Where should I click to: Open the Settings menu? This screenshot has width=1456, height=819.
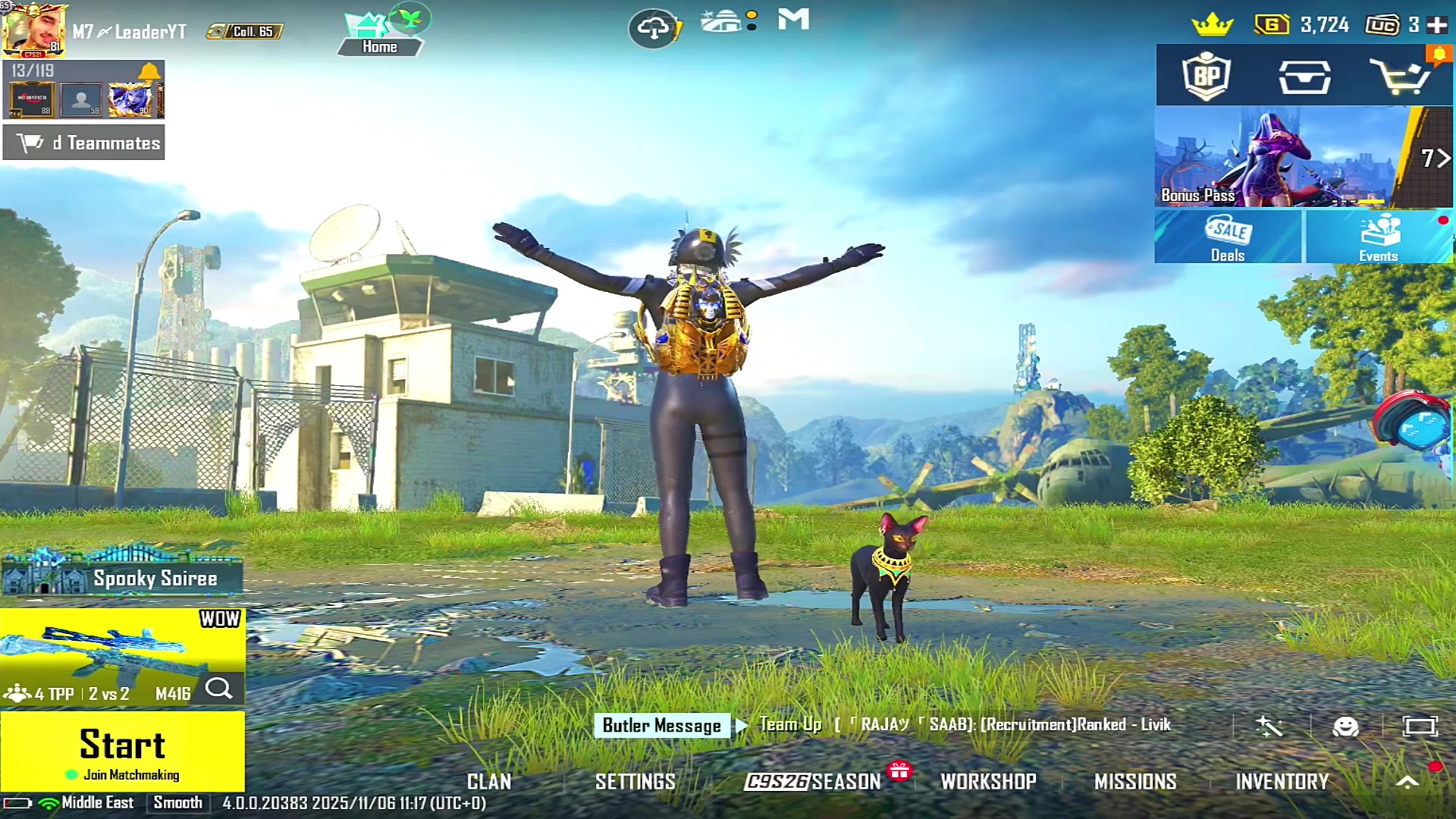point(635,781)
